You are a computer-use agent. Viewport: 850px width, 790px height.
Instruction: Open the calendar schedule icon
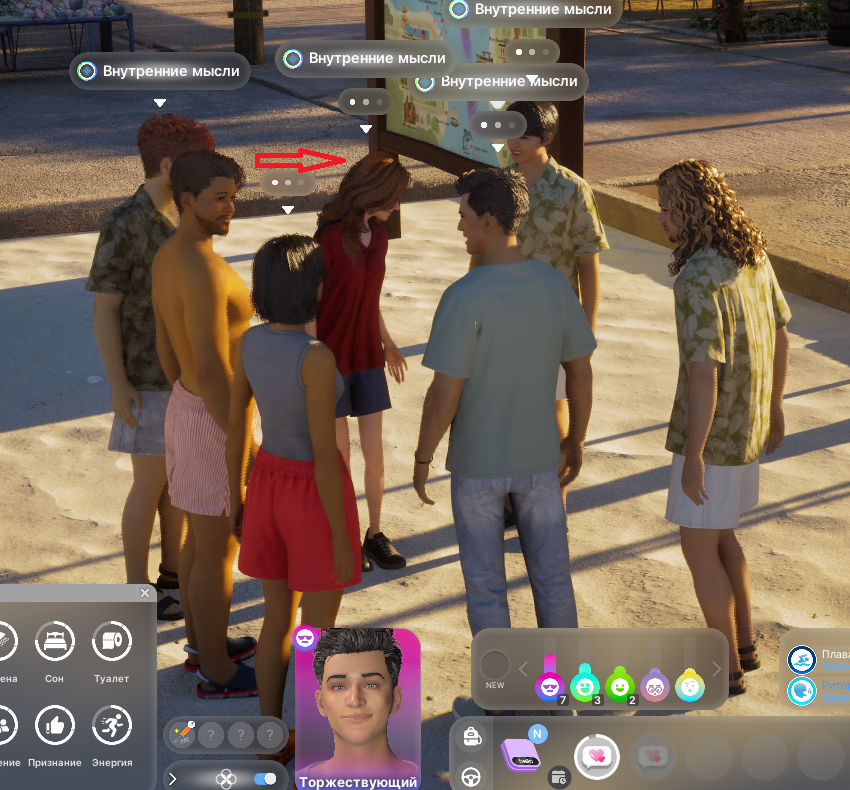pyautogui.click(x=558, y=775)
